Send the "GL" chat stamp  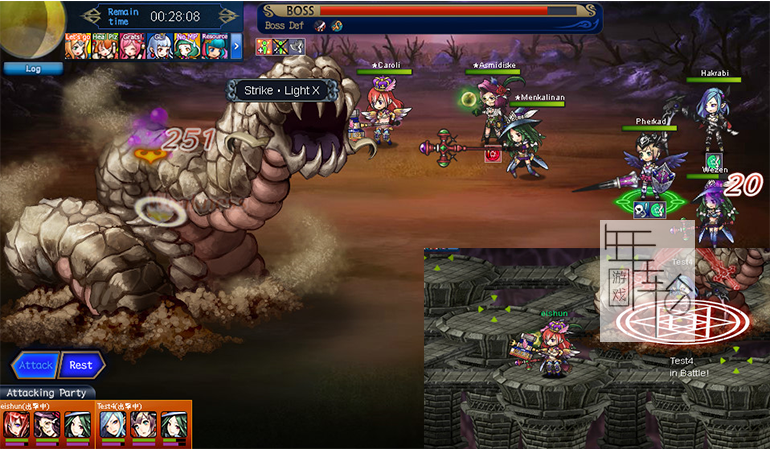coord(160,45)
